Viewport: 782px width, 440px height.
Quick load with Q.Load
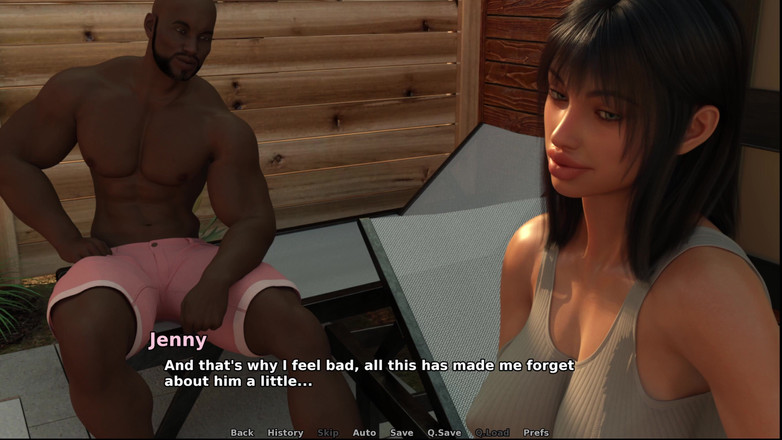tap(492, 433)
